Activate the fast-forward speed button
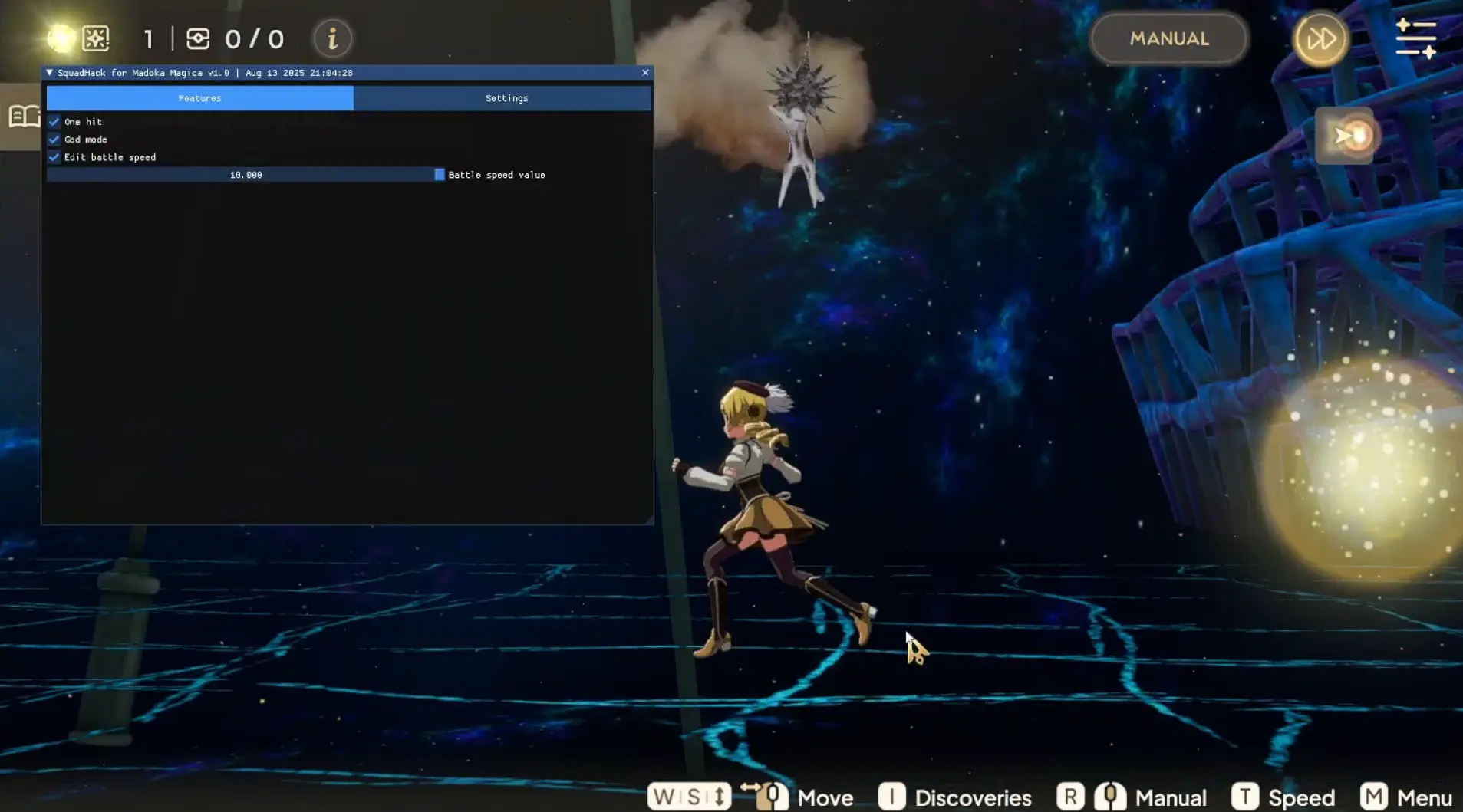Screen dimensions: 1463x812 pos(1320,38)
